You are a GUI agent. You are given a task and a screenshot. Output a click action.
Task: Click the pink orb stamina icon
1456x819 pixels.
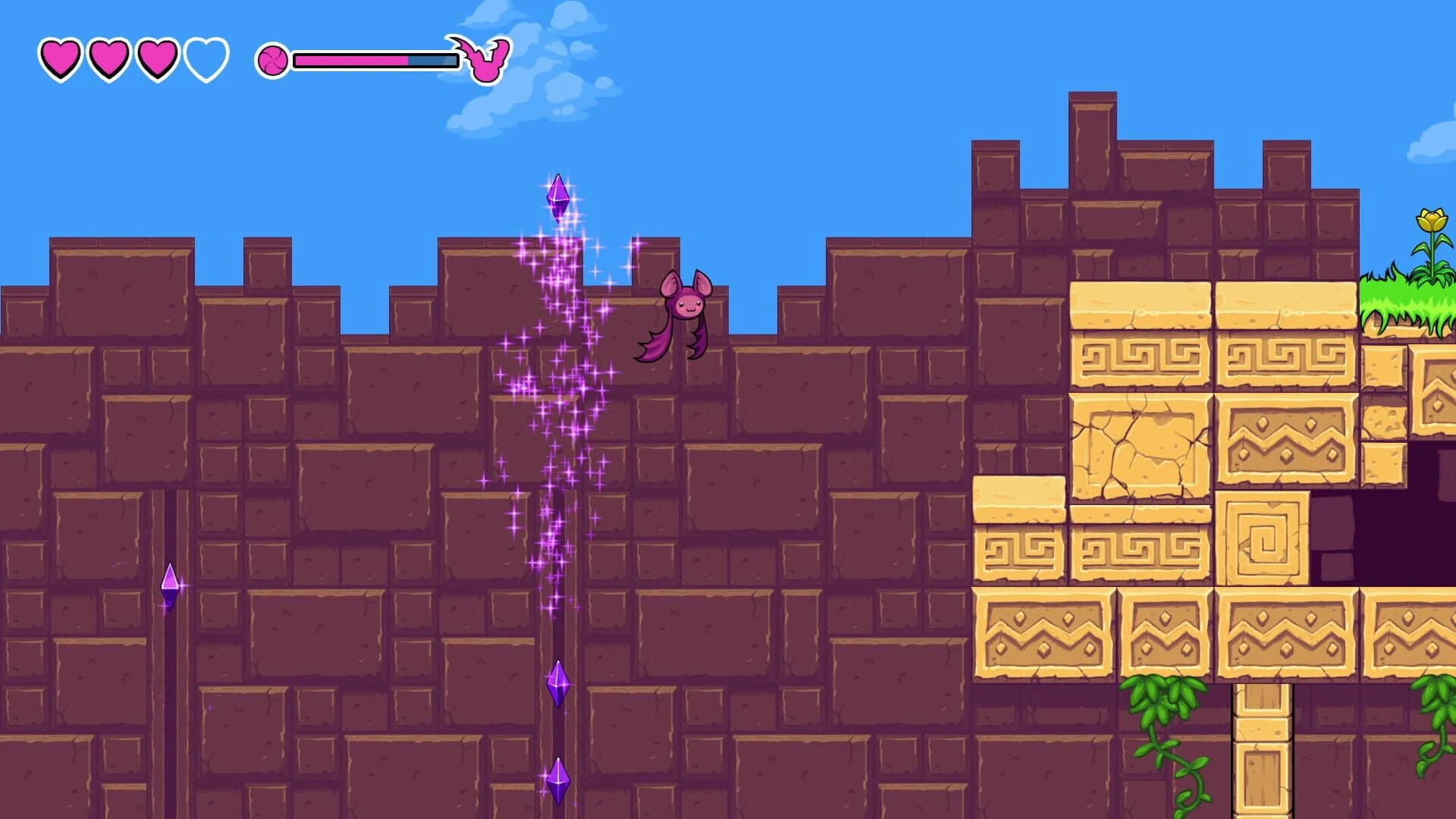coord(275,58)
